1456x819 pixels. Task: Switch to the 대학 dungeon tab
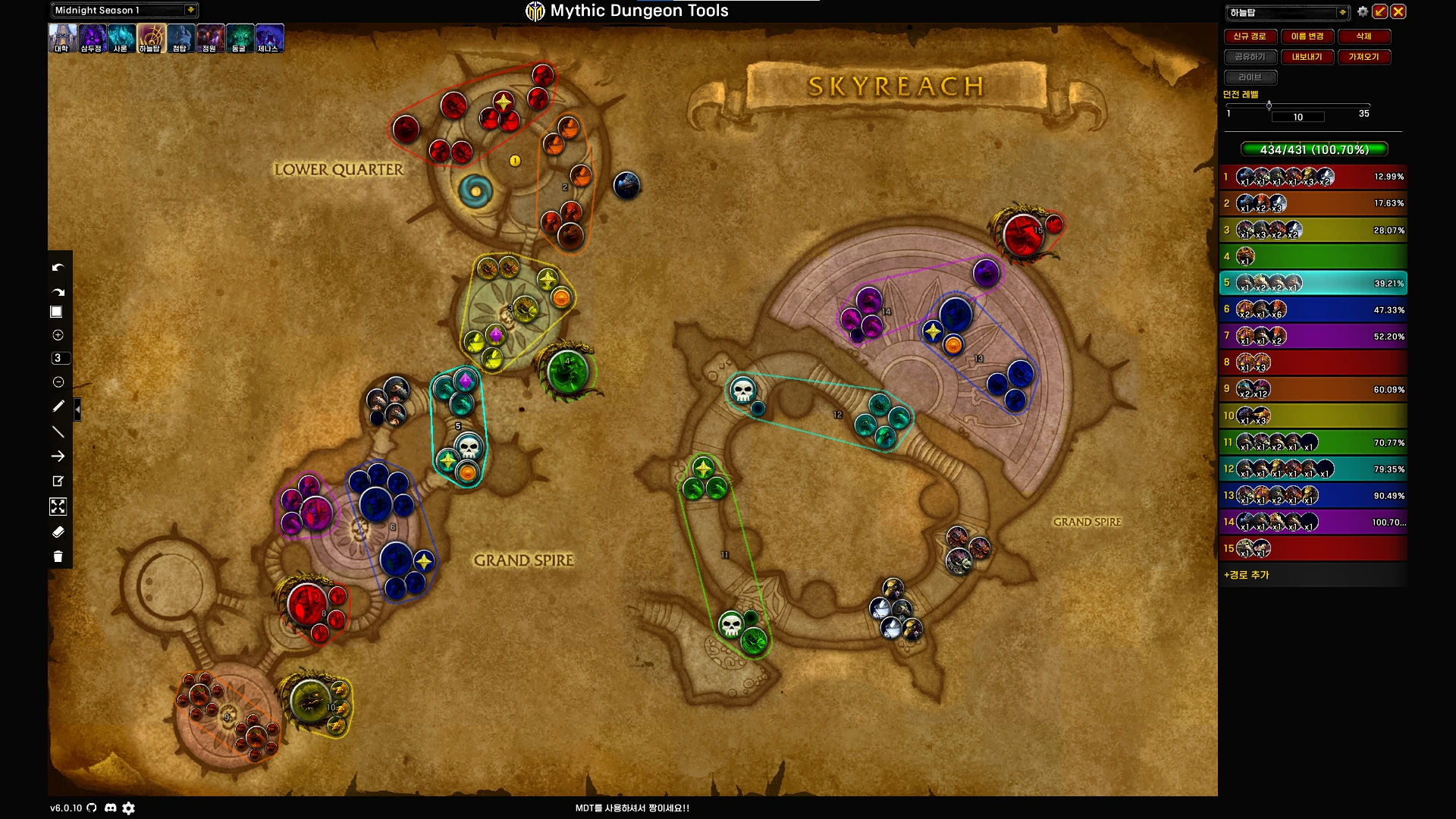(62, 38)
